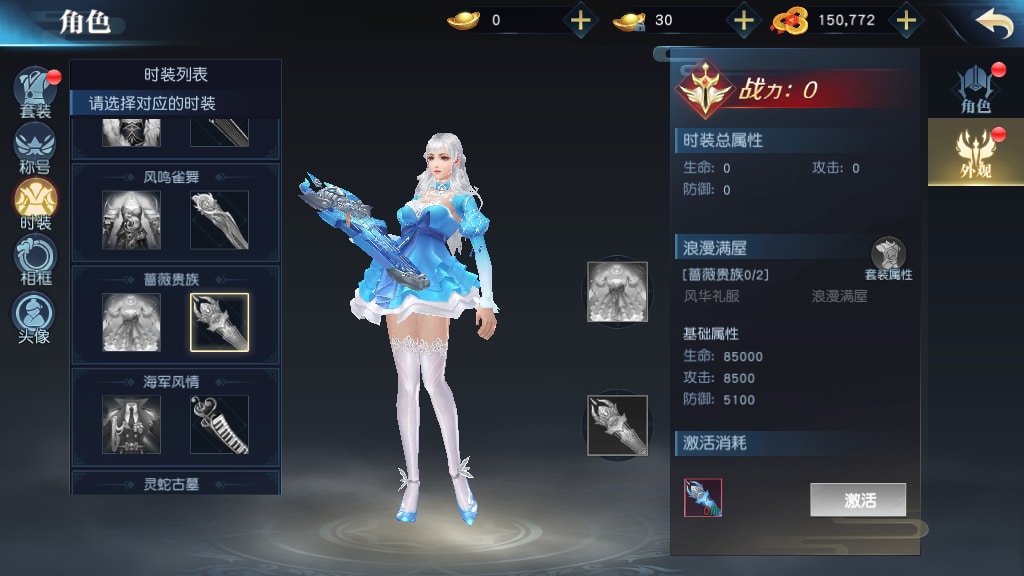Image resolution: width=1024 pixels, height=576 pixels.
Task: Switch to the 角色 character tab
Action: [975, 88]
